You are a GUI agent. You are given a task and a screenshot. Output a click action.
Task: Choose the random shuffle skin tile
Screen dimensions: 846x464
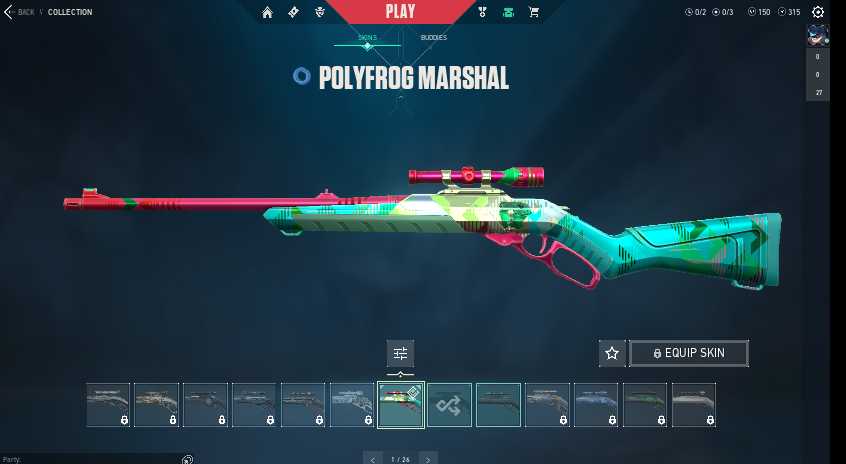449,405
